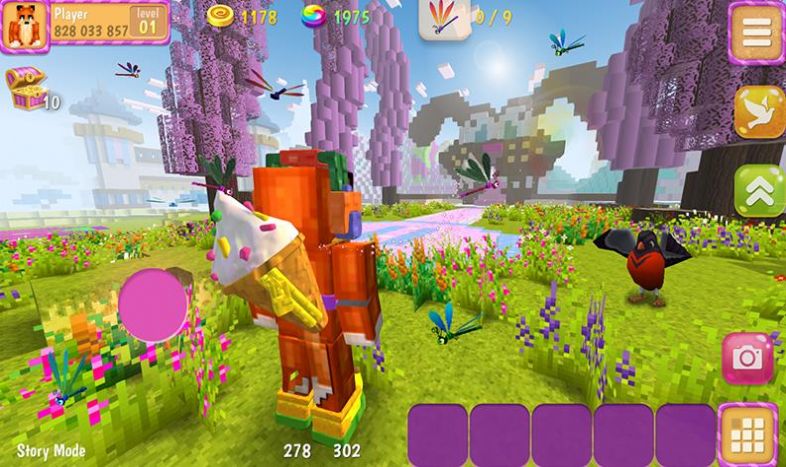The height and width of the screenshot is (467, 786).
Task: Touch the pink virtual joystick
Action: coord(153,304)
